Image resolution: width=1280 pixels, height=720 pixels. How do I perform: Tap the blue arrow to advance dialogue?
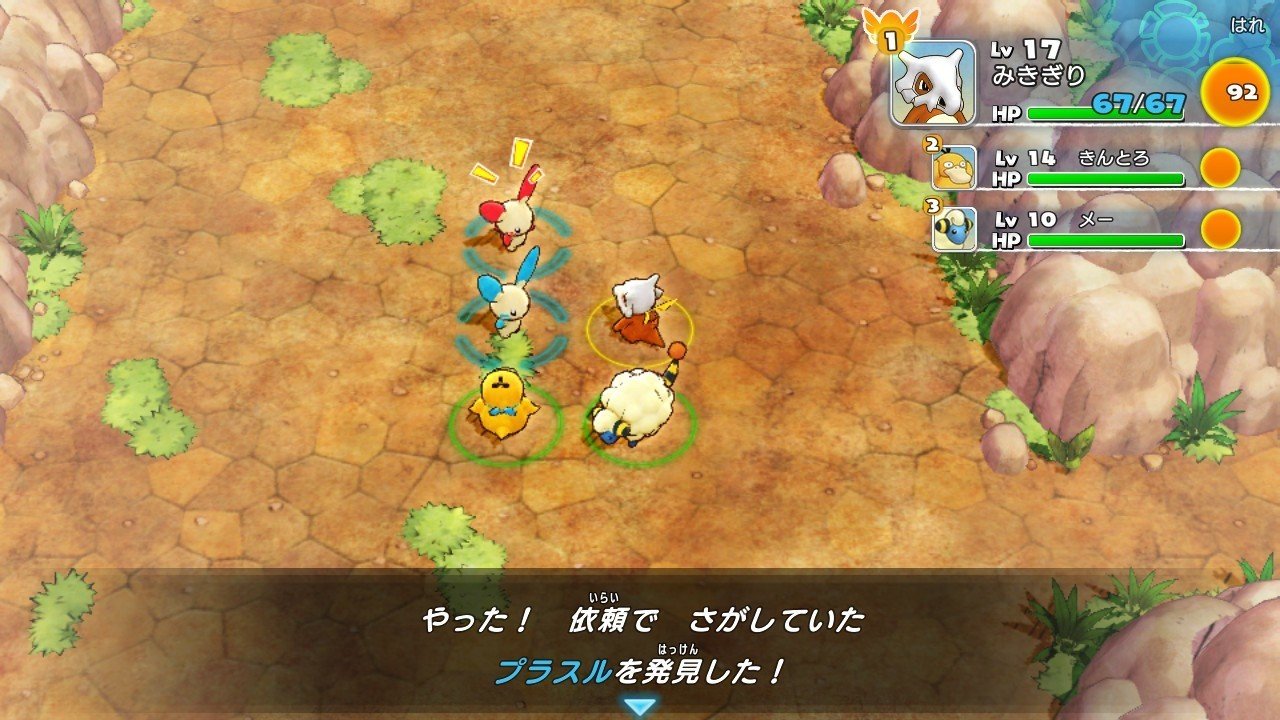coord(640,704)
